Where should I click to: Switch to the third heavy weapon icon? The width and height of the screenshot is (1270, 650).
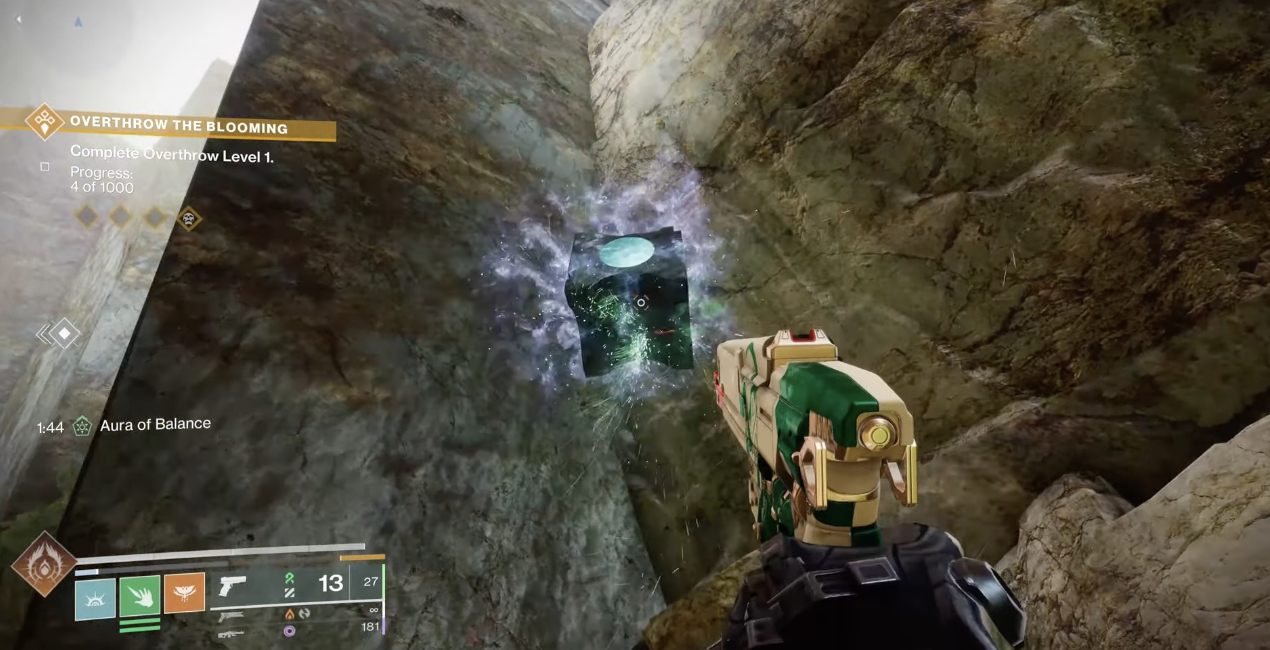[x=230, y=634]
